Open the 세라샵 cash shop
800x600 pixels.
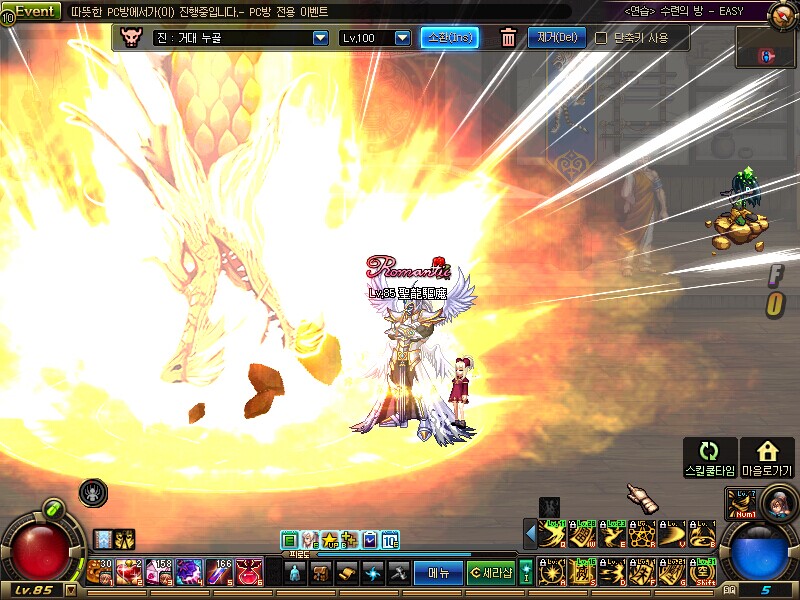[x=491, y=573]
